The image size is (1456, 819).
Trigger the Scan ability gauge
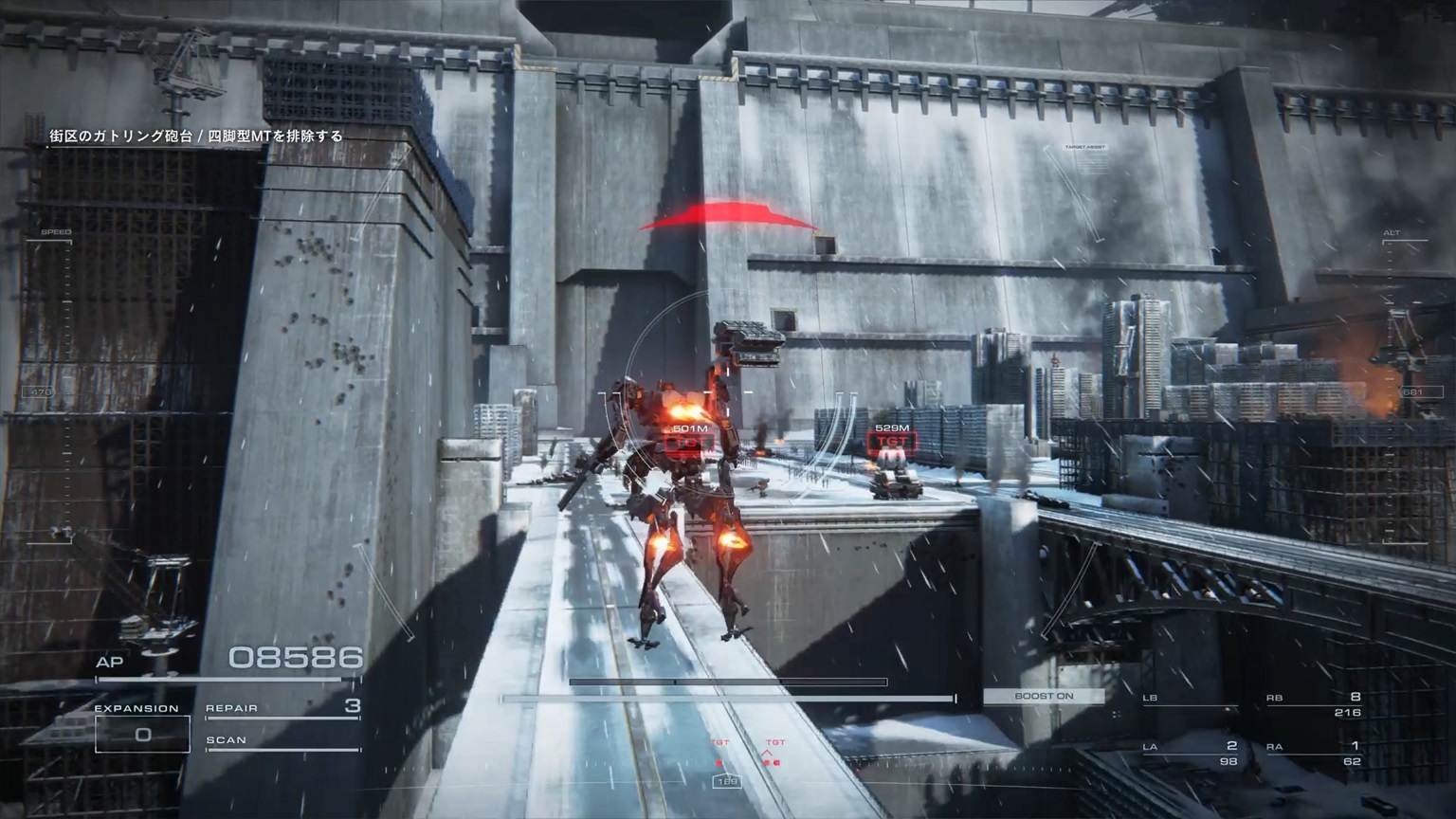pyautogui.click(x=282, y=741)
